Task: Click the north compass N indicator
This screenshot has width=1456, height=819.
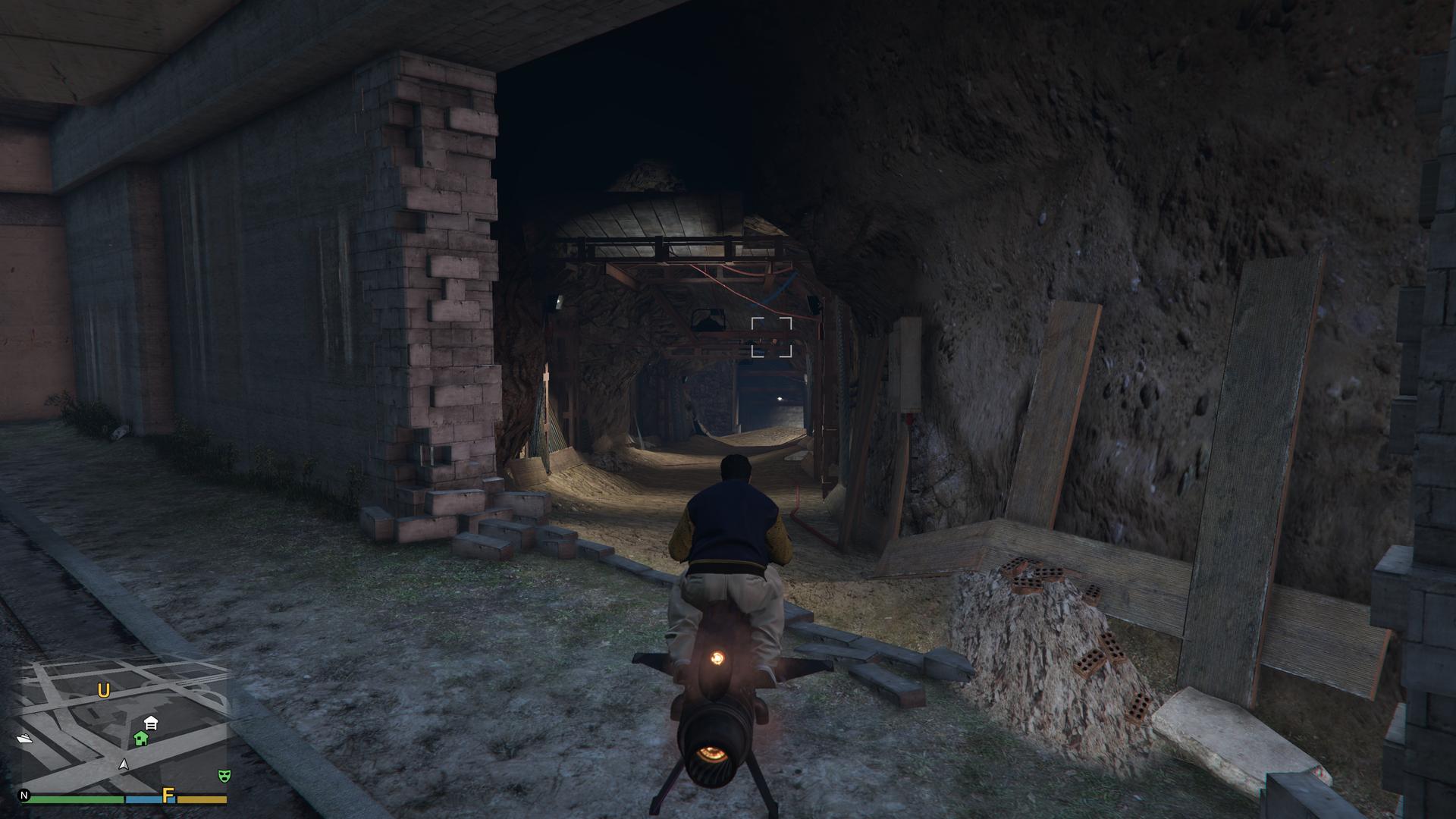Action: [x=25, y=796]
